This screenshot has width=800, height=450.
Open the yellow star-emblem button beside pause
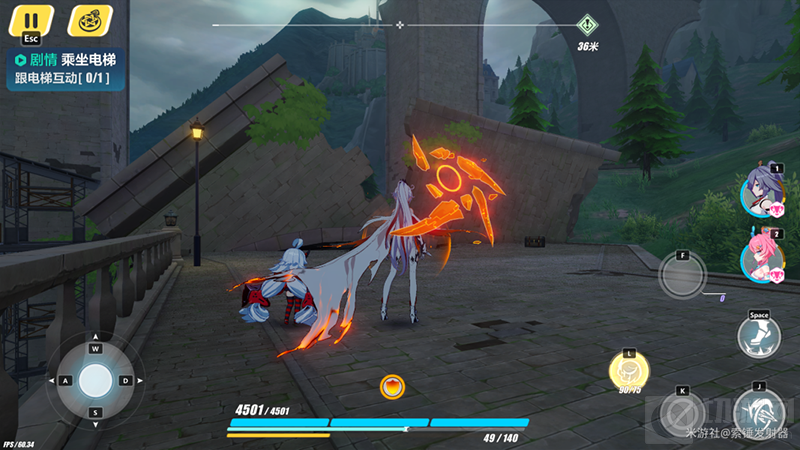[x=90, y=20]
